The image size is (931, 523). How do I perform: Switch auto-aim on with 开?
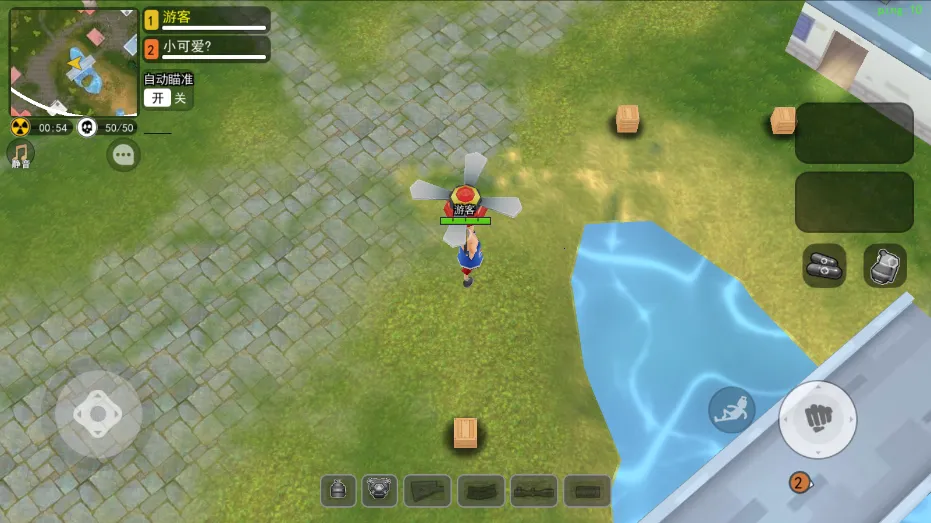coord(158,98)
